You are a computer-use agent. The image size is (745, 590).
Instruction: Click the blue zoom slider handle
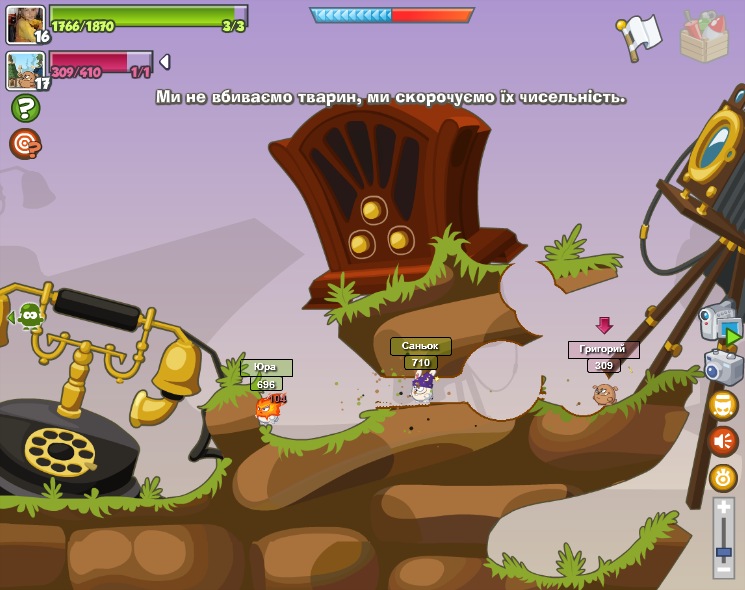tap(723, 551)
